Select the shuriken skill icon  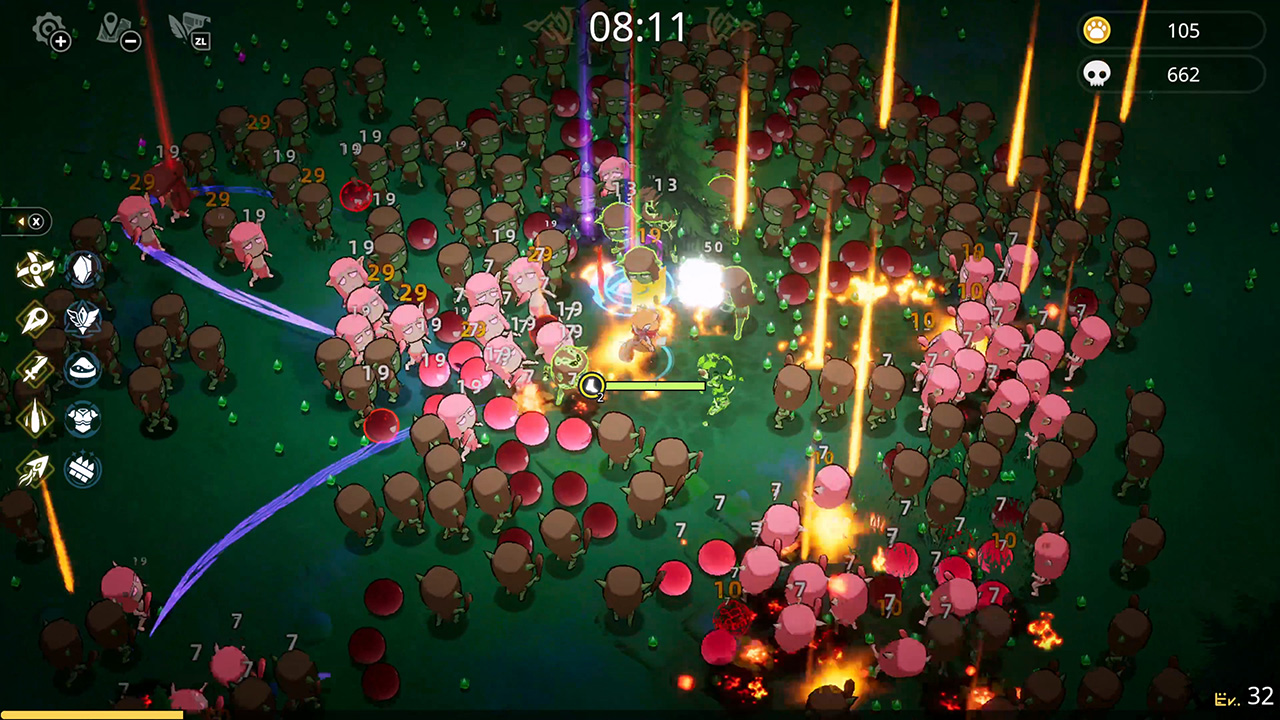coord(33,269)
